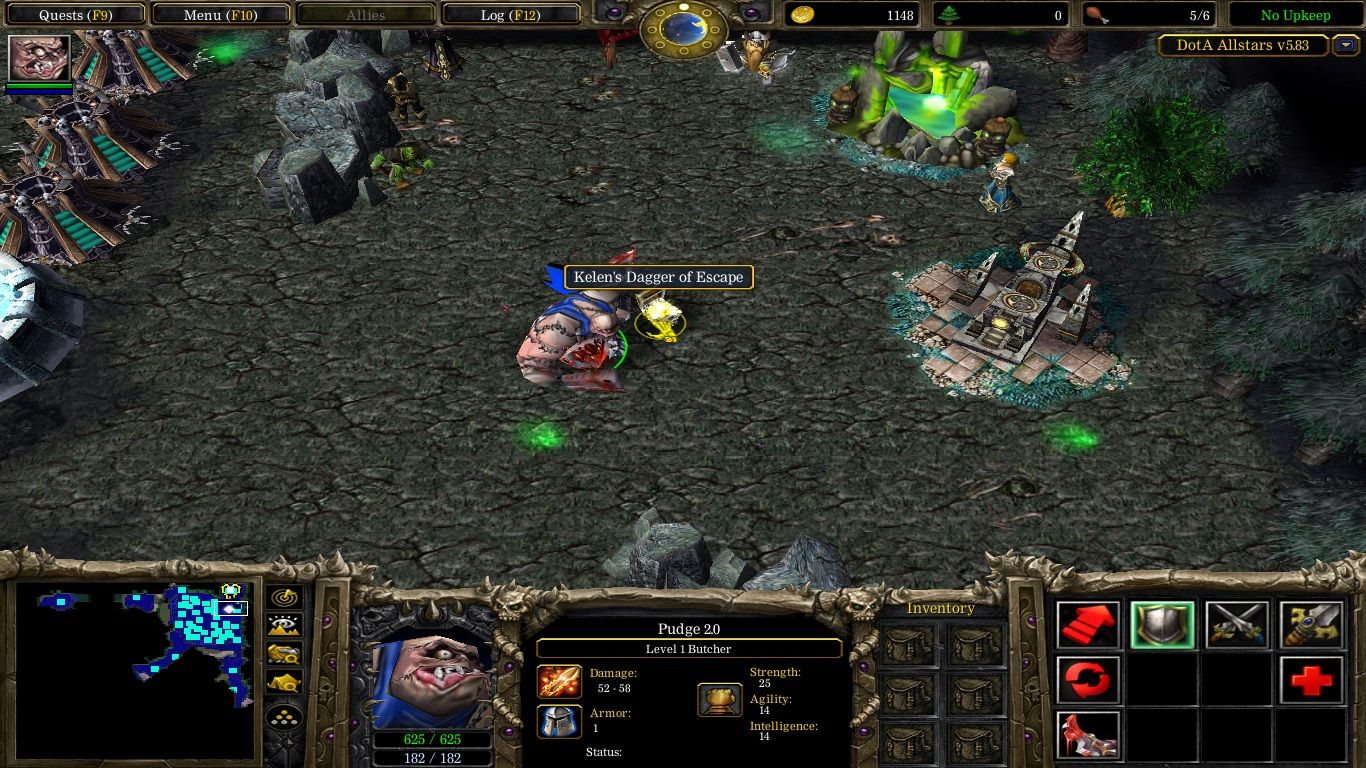Activate the Hold Position shield command
1366x768 pixels.
point(1162,623)
